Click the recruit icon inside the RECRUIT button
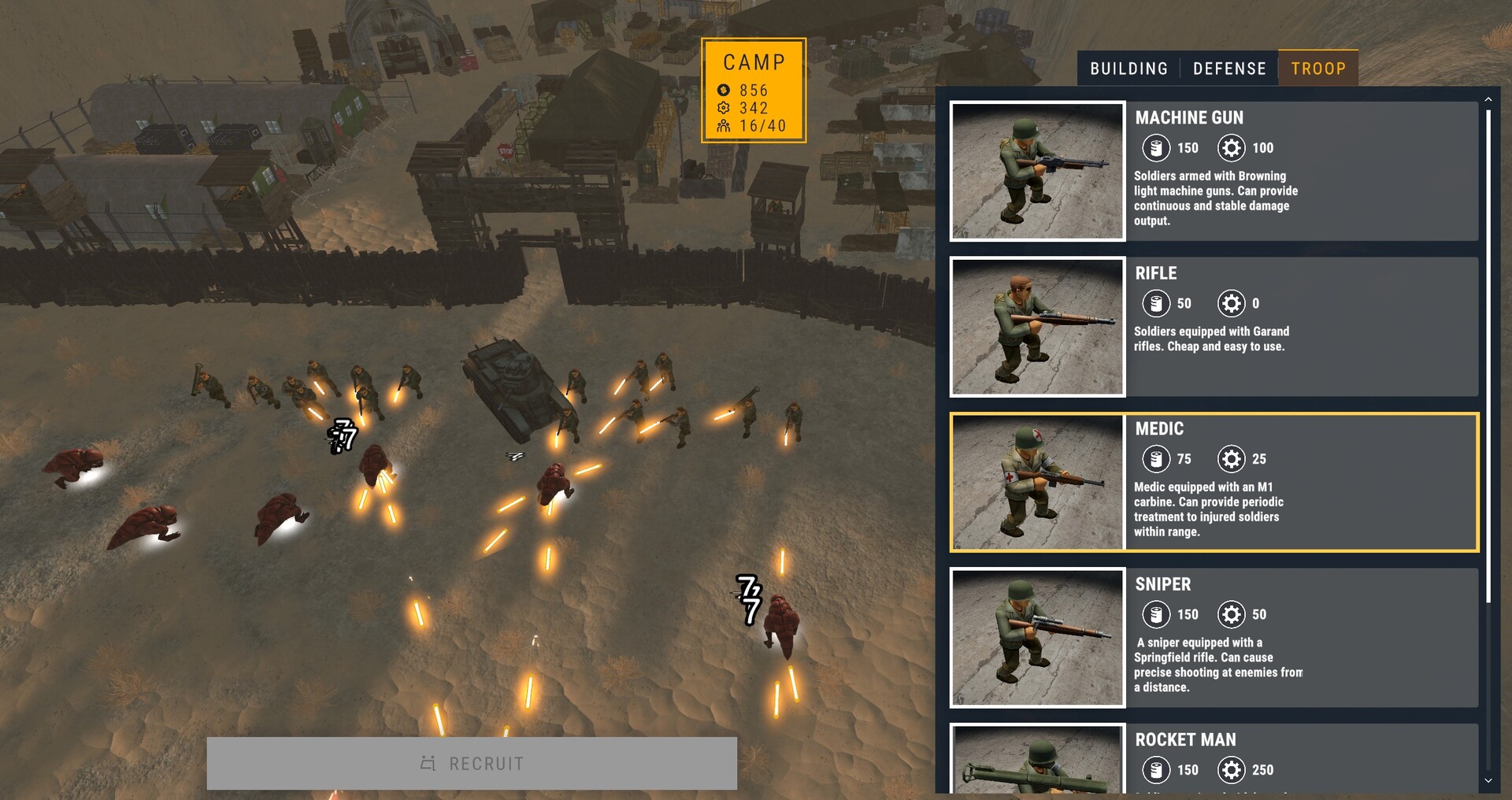Screen dimensions: 1512x800 (428, 763)
